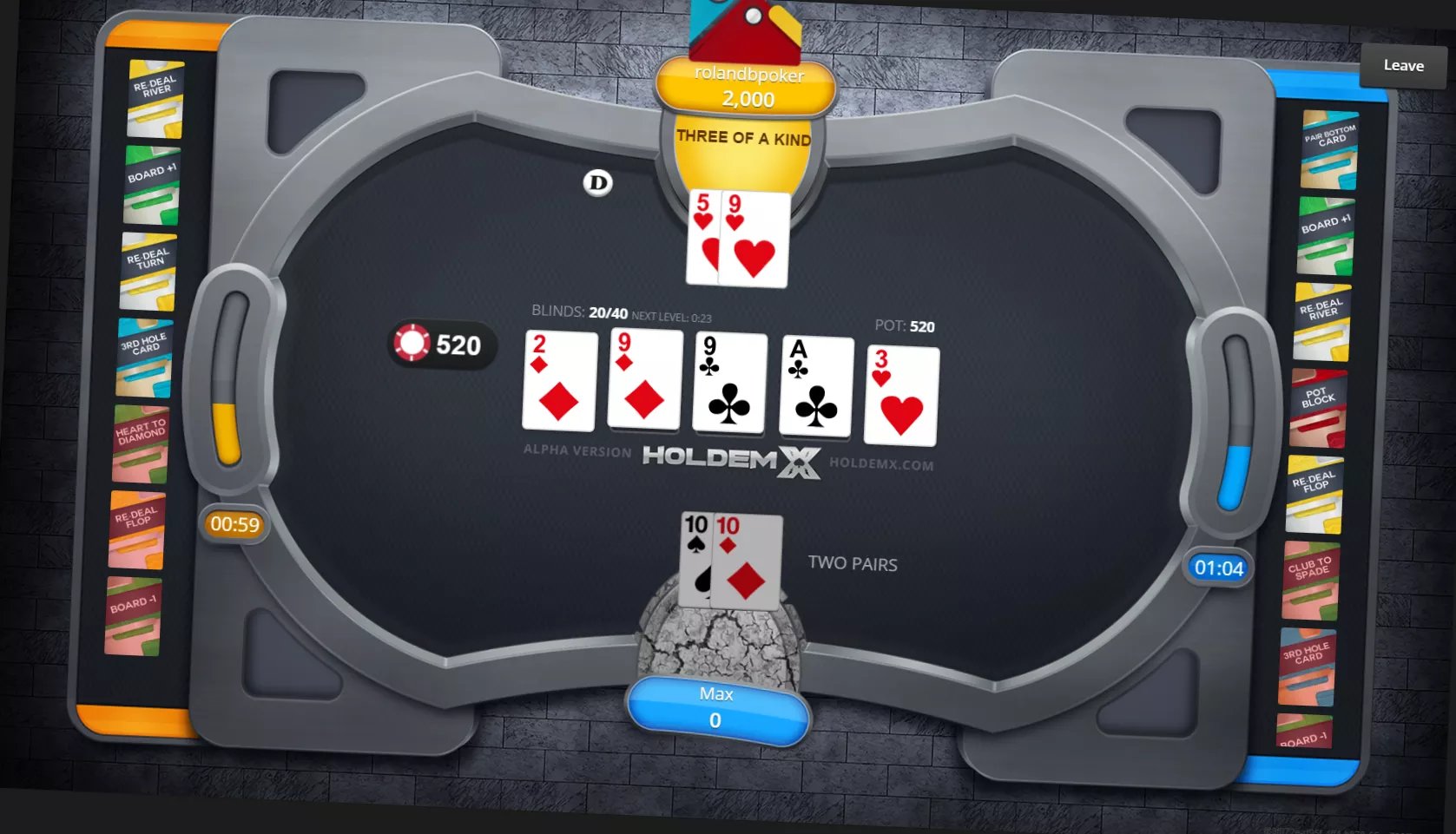Image resolution: width=1456 pixels, height=834 pixels.
Task: Leave the poker table
Action: 1402,65
